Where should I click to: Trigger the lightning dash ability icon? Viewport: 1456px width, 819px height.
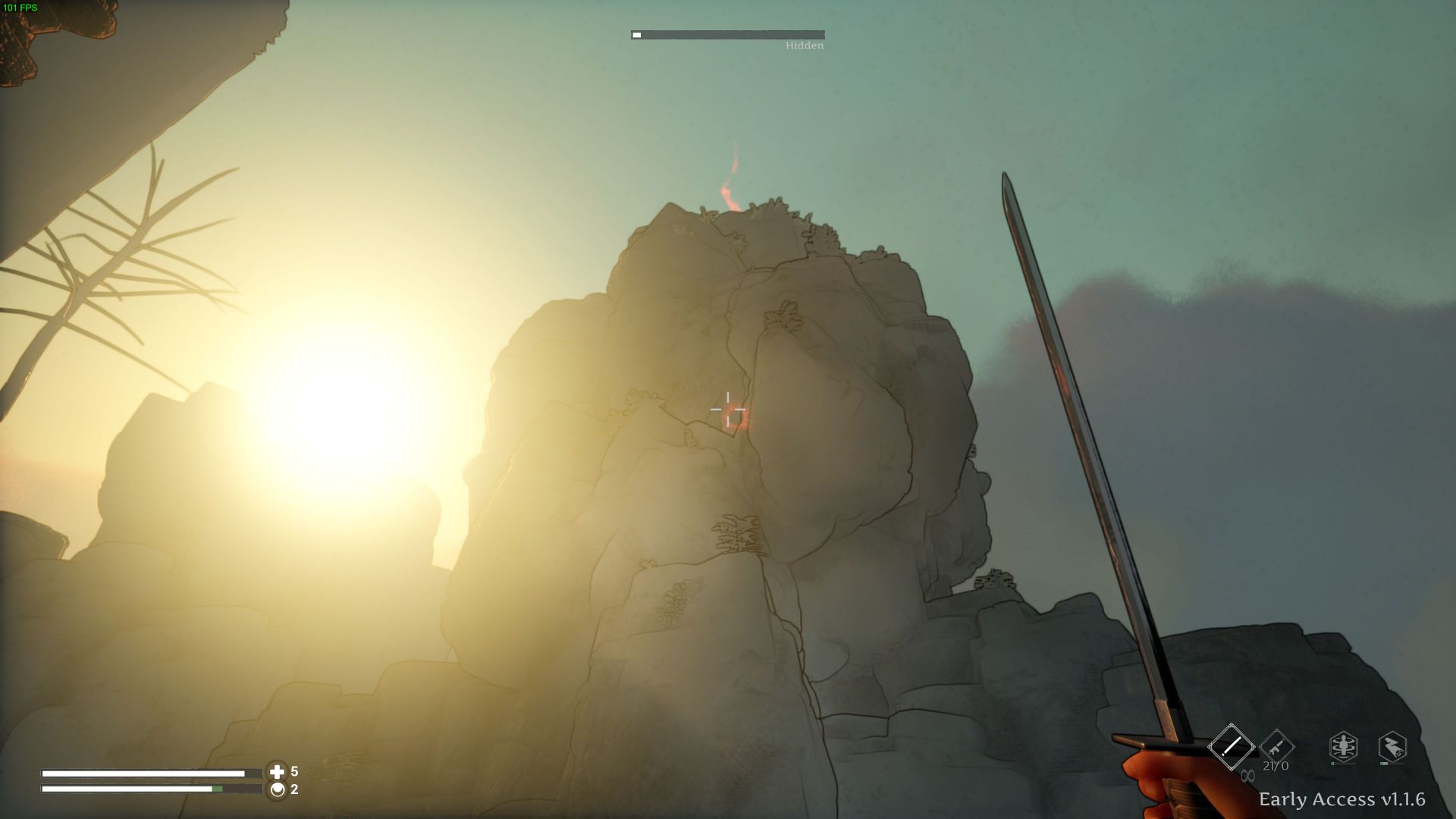(x=1392, y=747)
